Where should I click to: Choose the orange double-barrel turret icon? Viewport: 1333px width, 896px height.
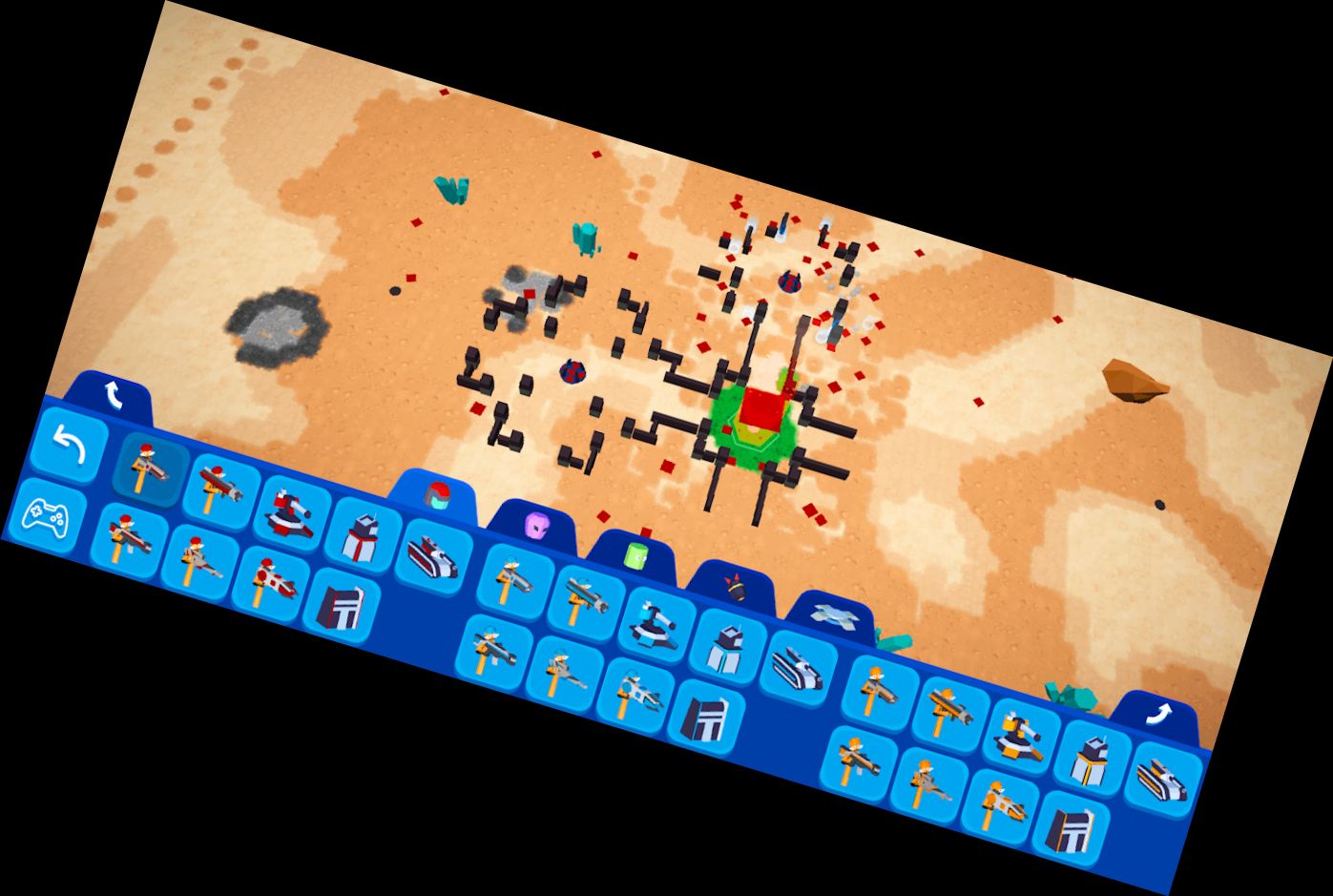pos(1017,737)
